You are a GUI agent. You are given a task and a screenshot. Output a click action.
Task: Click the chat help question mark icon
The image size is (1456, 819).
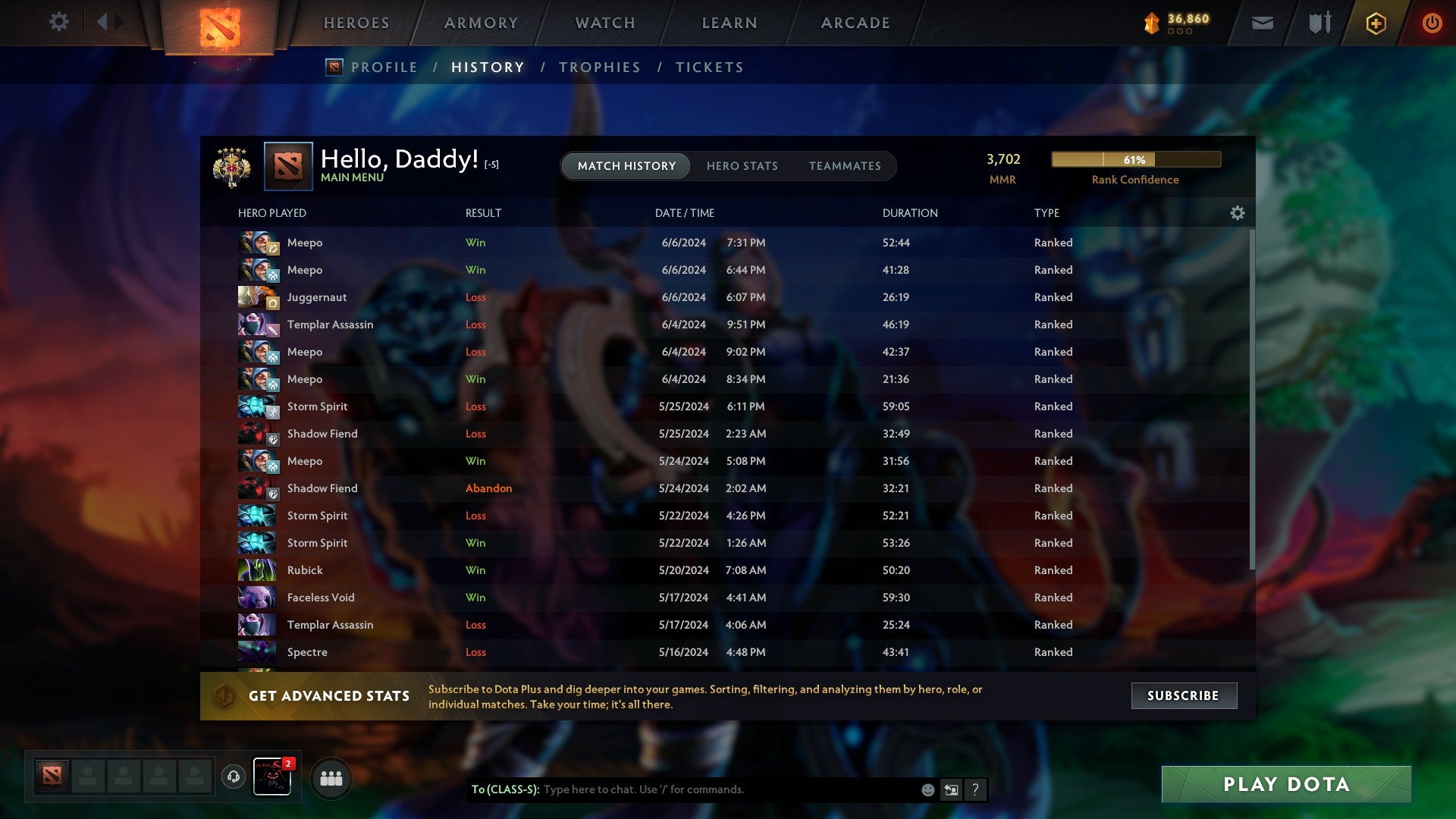click(x=976, y=789)
